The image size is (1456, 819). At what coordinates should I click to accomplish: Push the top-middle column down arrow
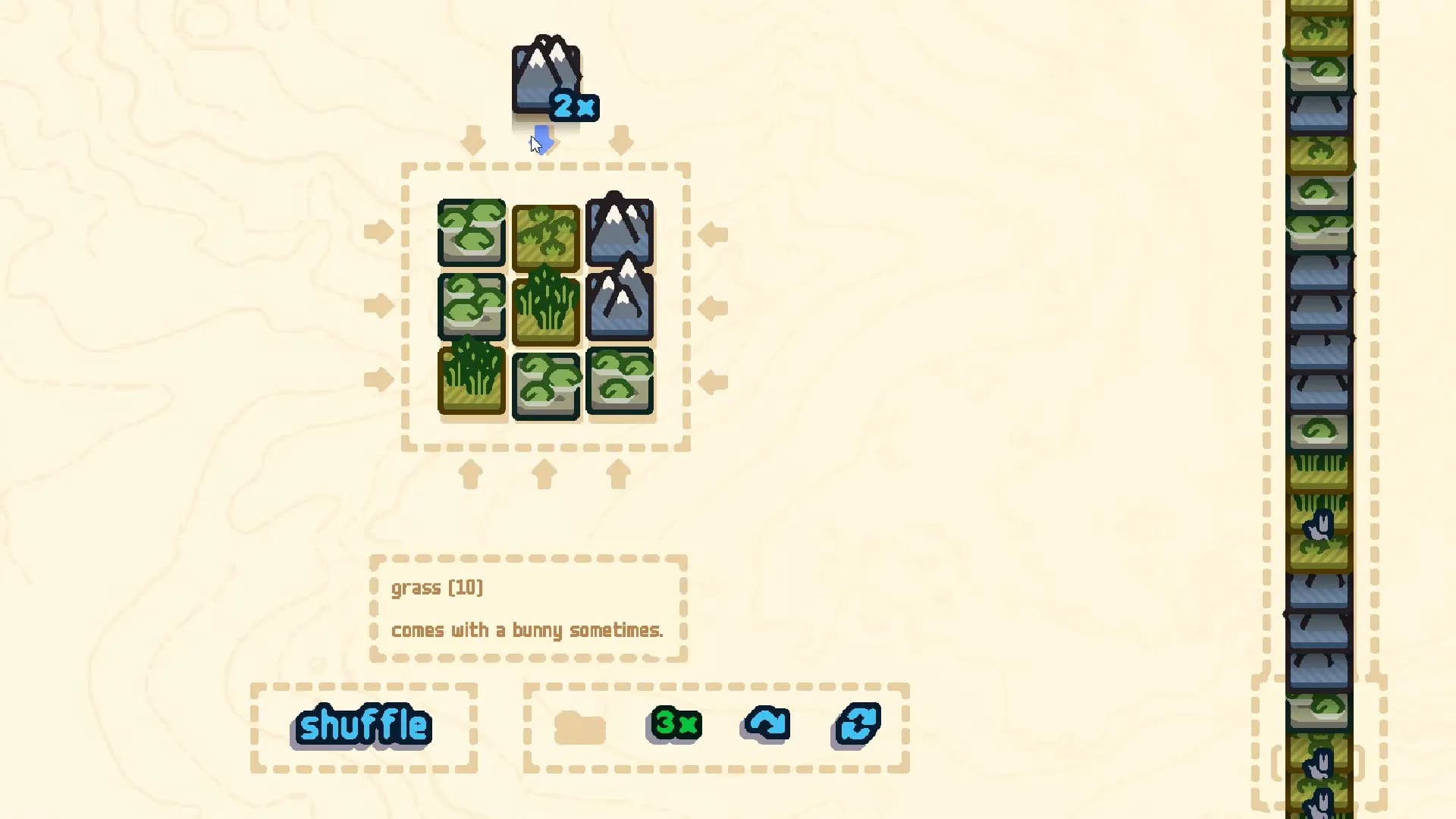543,140
